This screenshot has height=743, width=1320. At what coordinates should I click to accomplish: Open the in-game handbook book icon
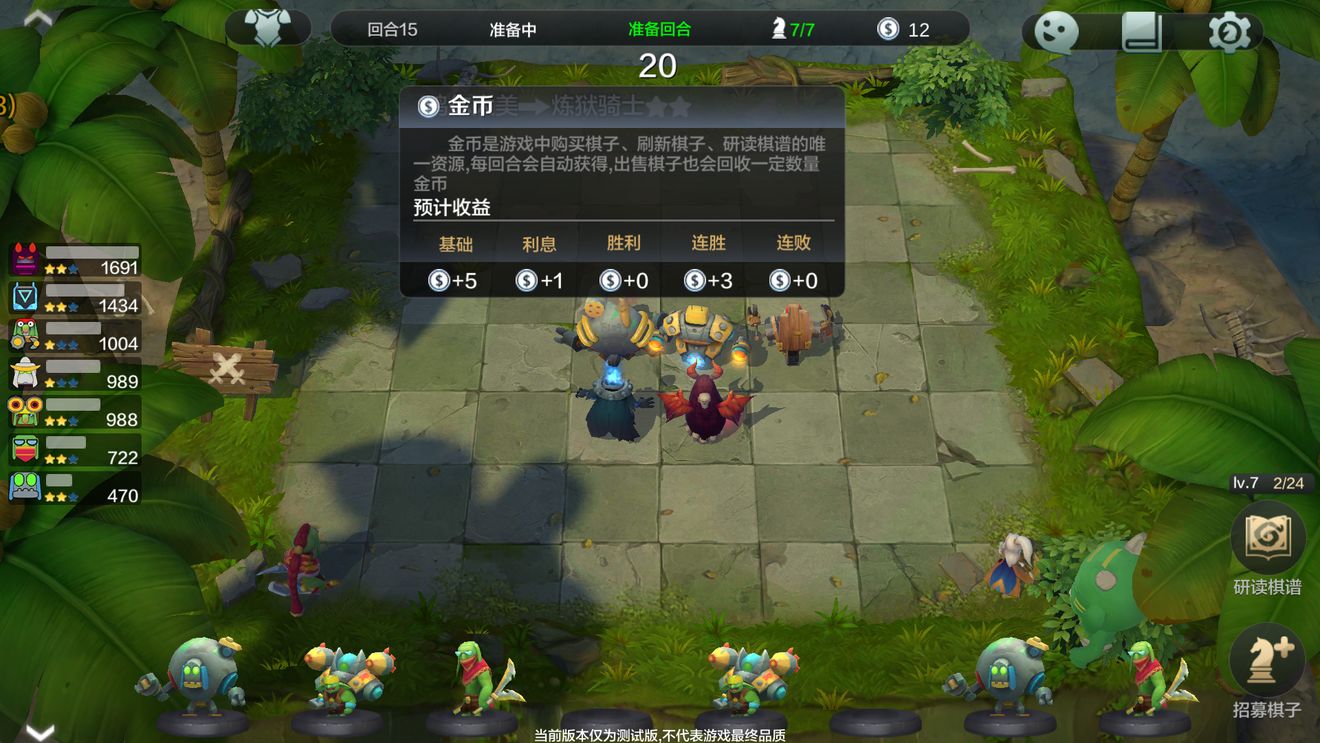(x=1143, y=32)
